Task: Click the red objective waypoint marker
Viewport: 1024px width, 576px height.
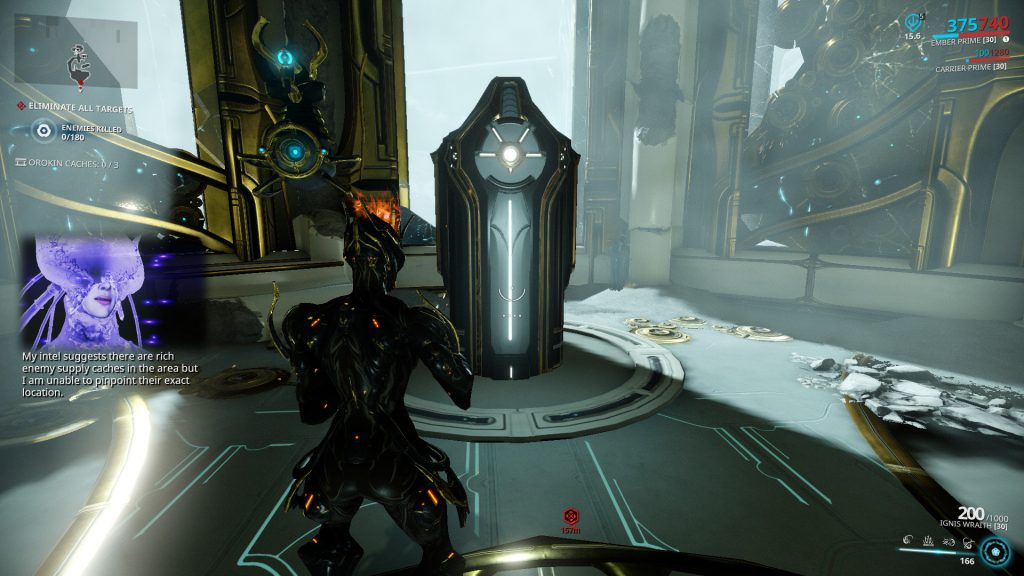Action: click(571, 515)
